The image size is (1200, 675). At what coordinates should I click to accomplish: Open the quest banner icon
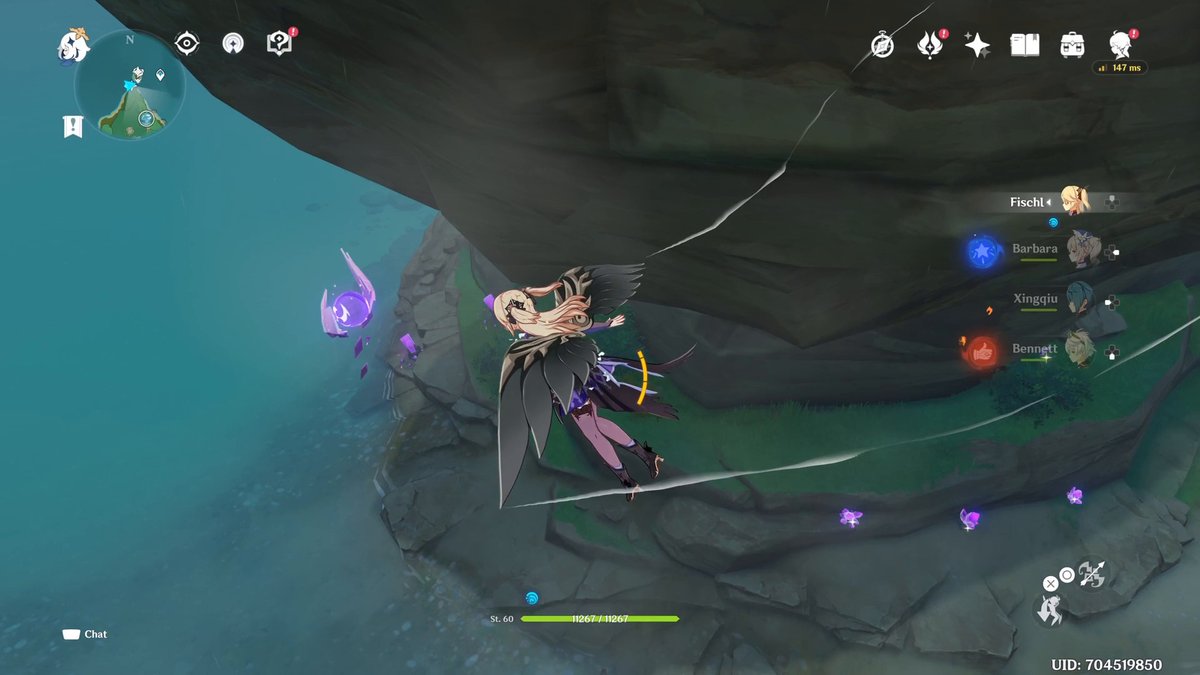coord(72,126)
